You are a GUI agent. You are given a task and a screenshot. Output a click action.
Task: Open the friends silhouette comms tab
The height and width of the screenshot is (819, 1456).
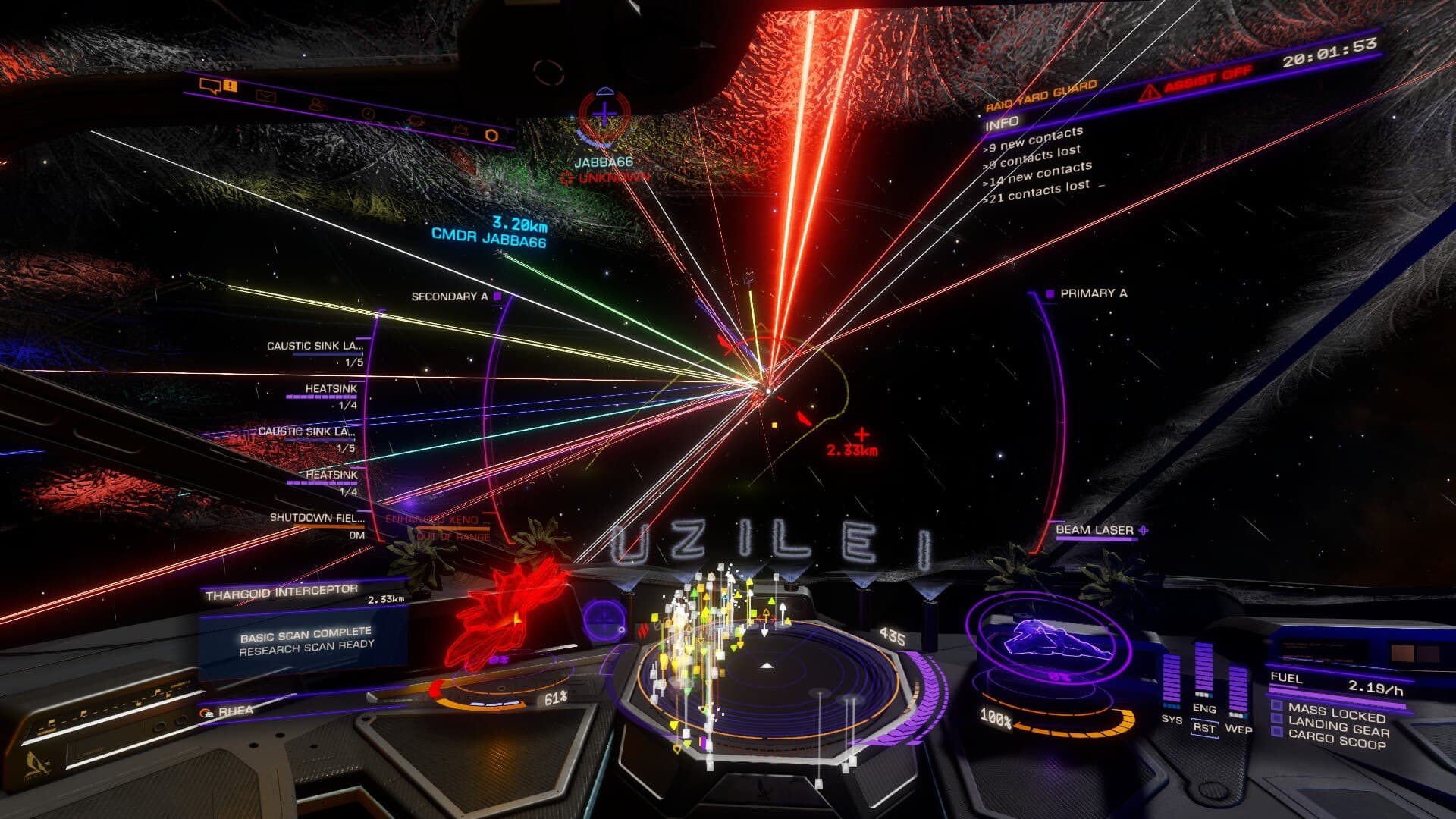click(316, 105)
